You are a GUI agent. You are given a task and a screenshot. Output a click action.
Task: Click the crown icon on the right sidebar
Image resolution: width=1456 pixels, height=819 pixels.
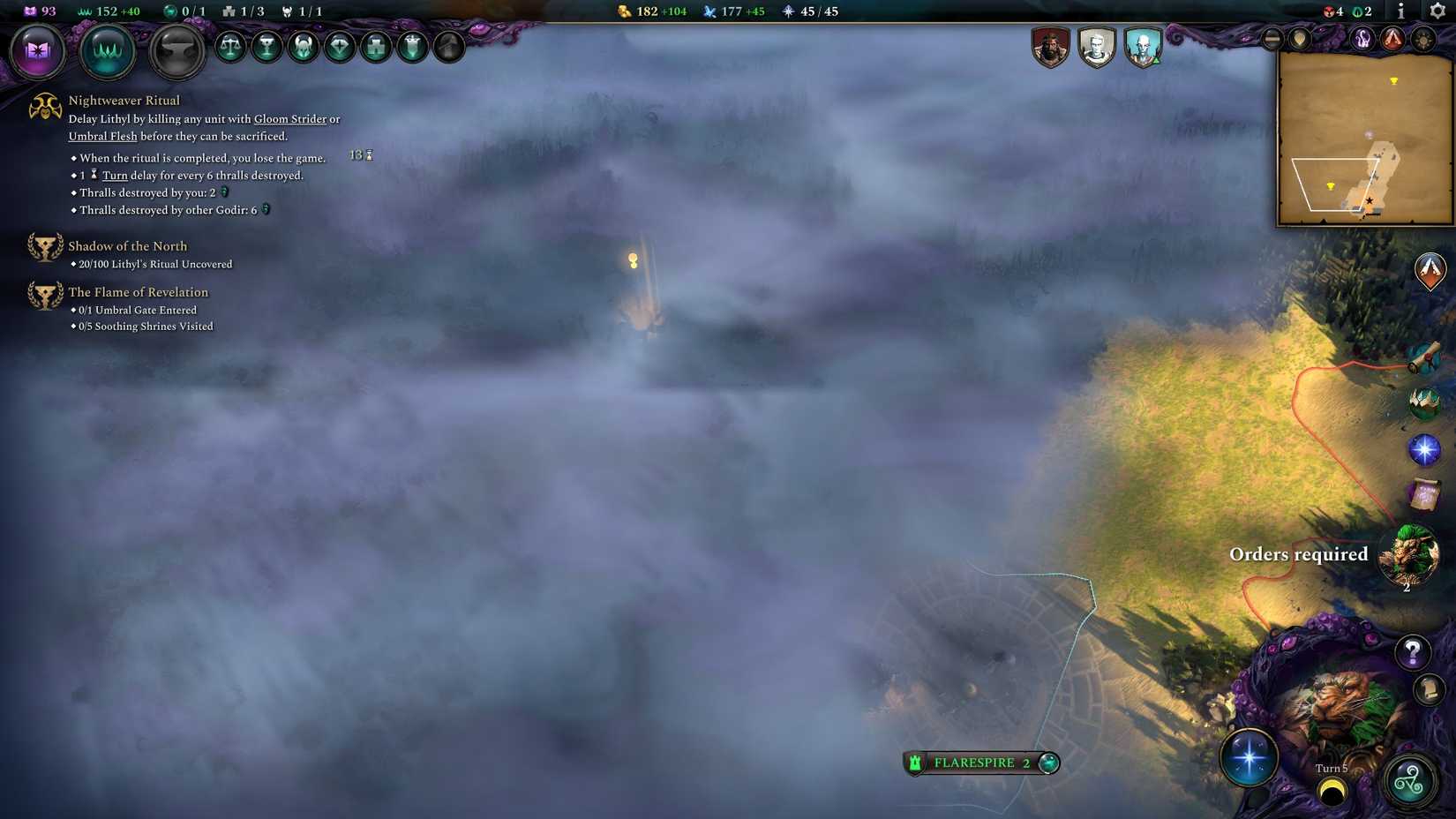1423,402
